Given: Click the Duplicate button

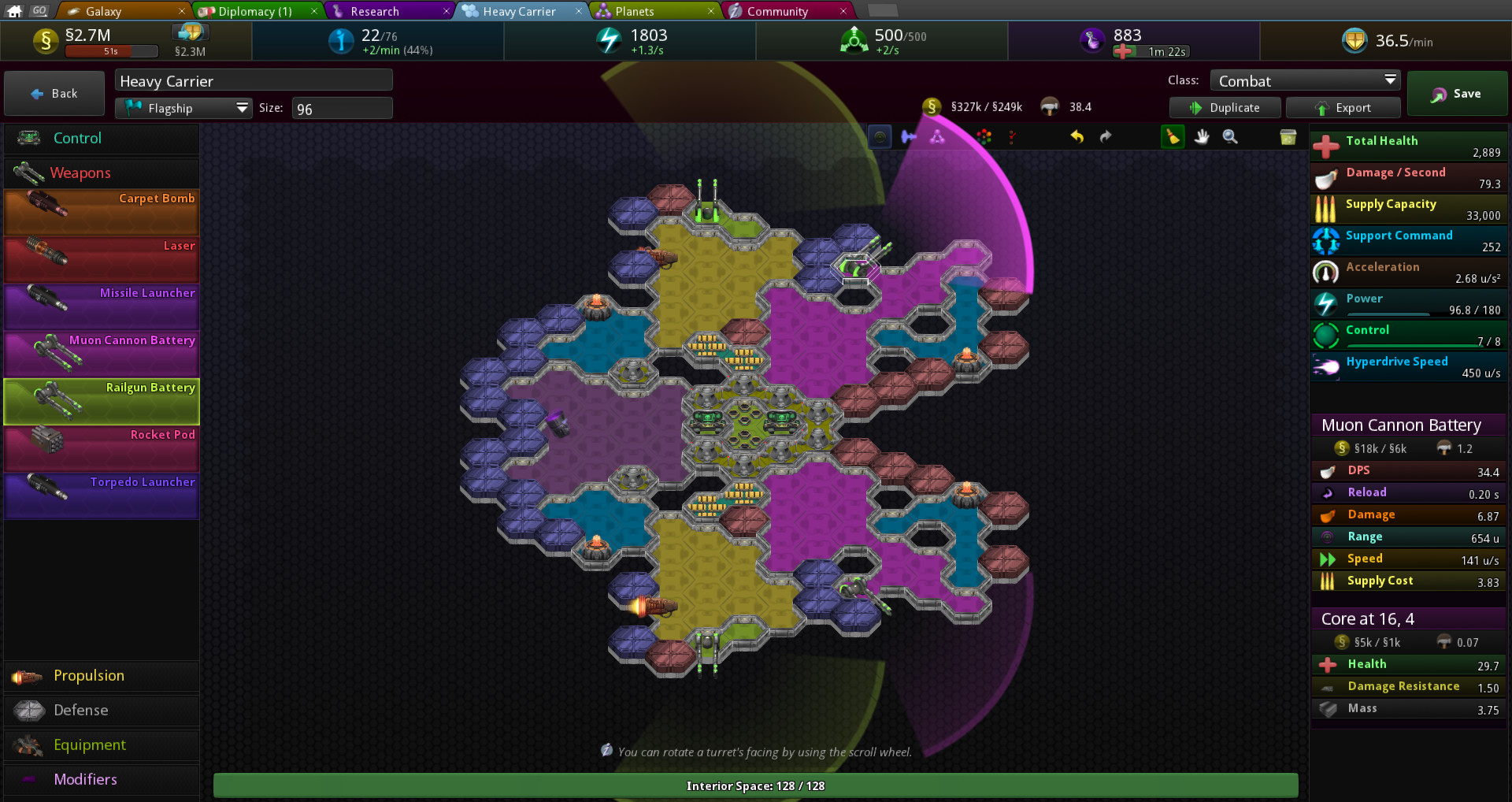Looking at the screenshot, I should [x=1225, y=107].
